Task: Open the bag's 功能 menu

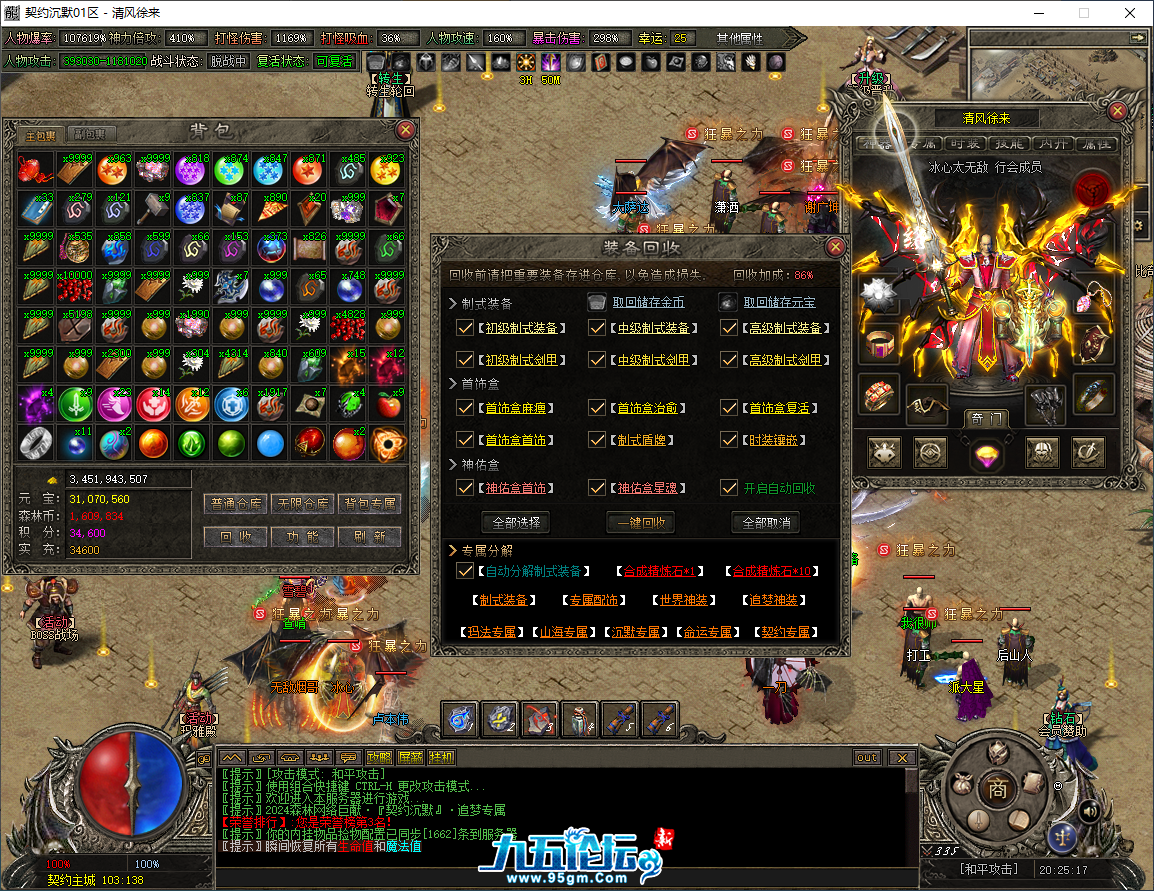Action: [302, 536]
